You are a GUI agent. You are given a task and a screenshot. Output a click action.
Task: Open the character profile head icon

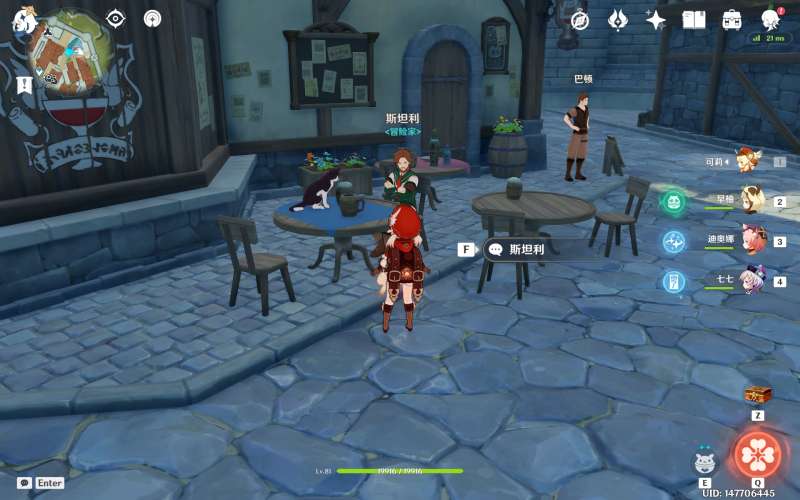[770, 20]
